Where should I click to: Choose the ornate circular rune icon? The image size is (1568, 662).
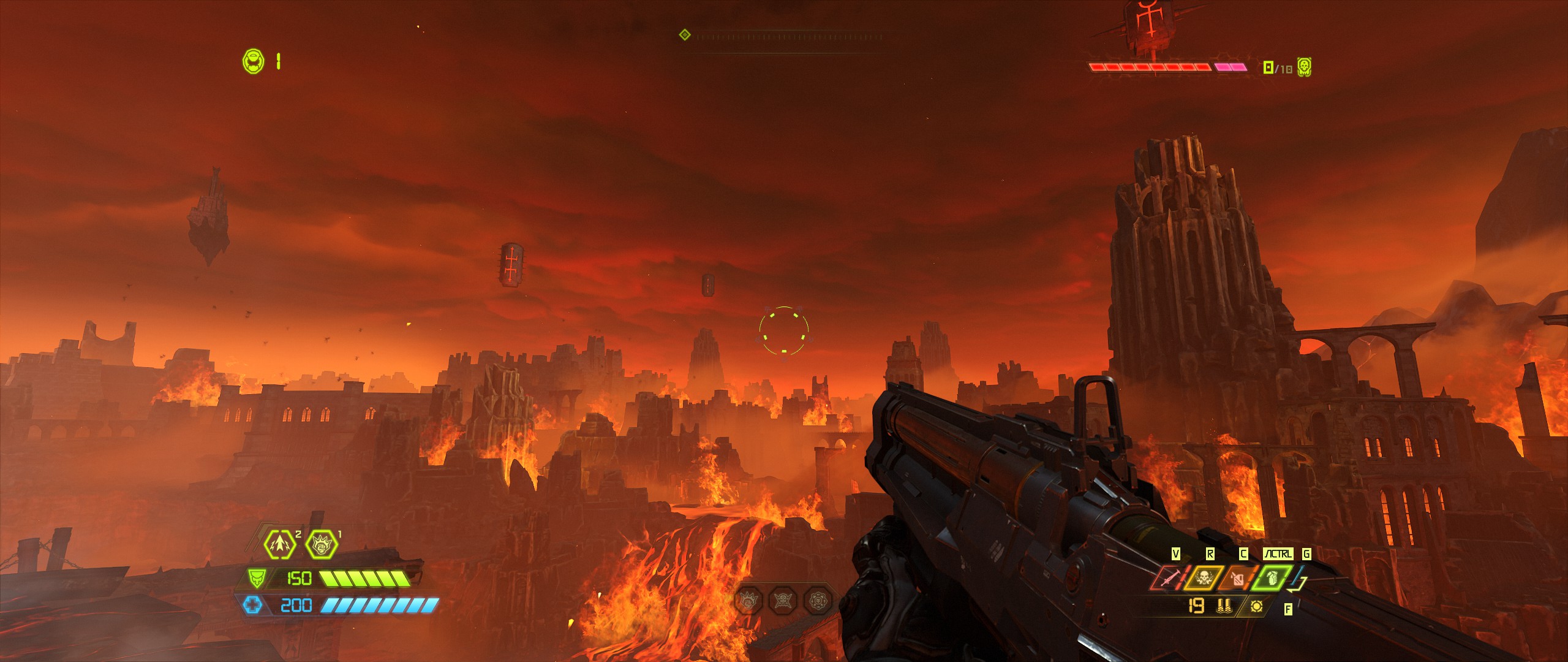coord(818,601)
